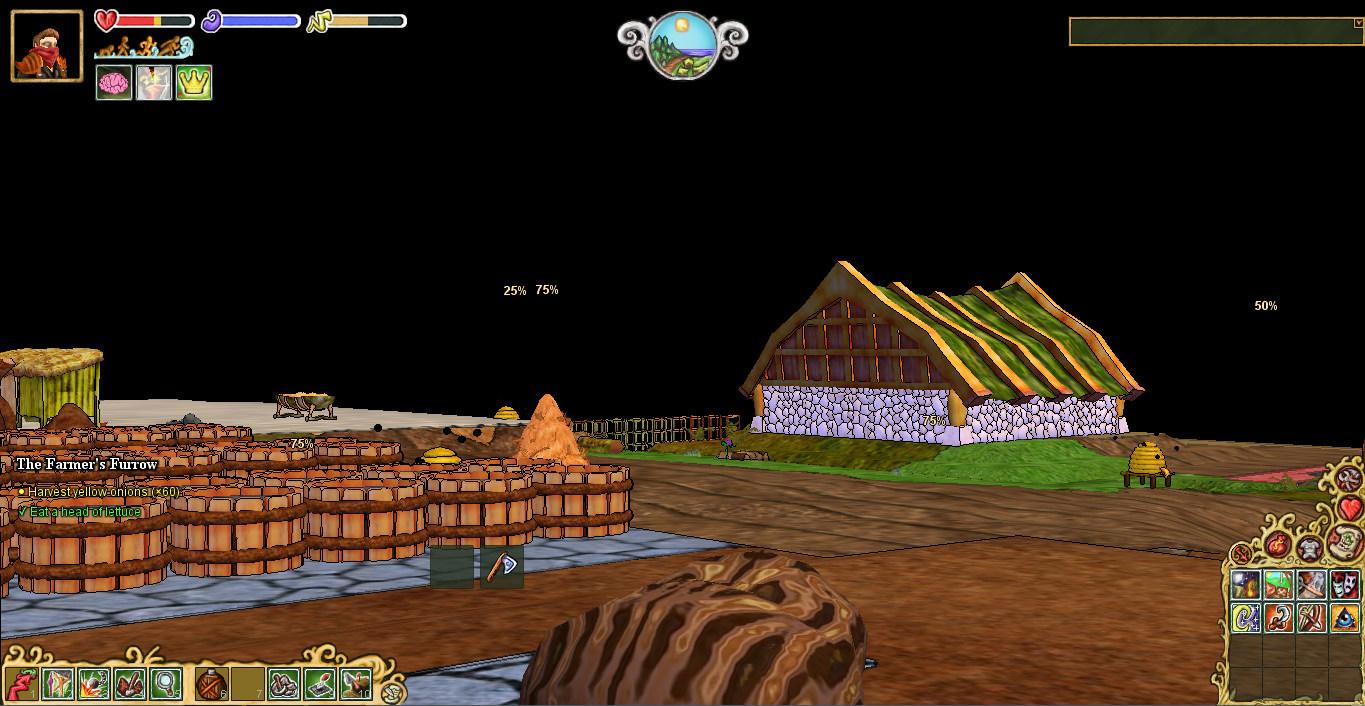
Task: Open the crossed tools crafting button
Action: pos(1350,478)
